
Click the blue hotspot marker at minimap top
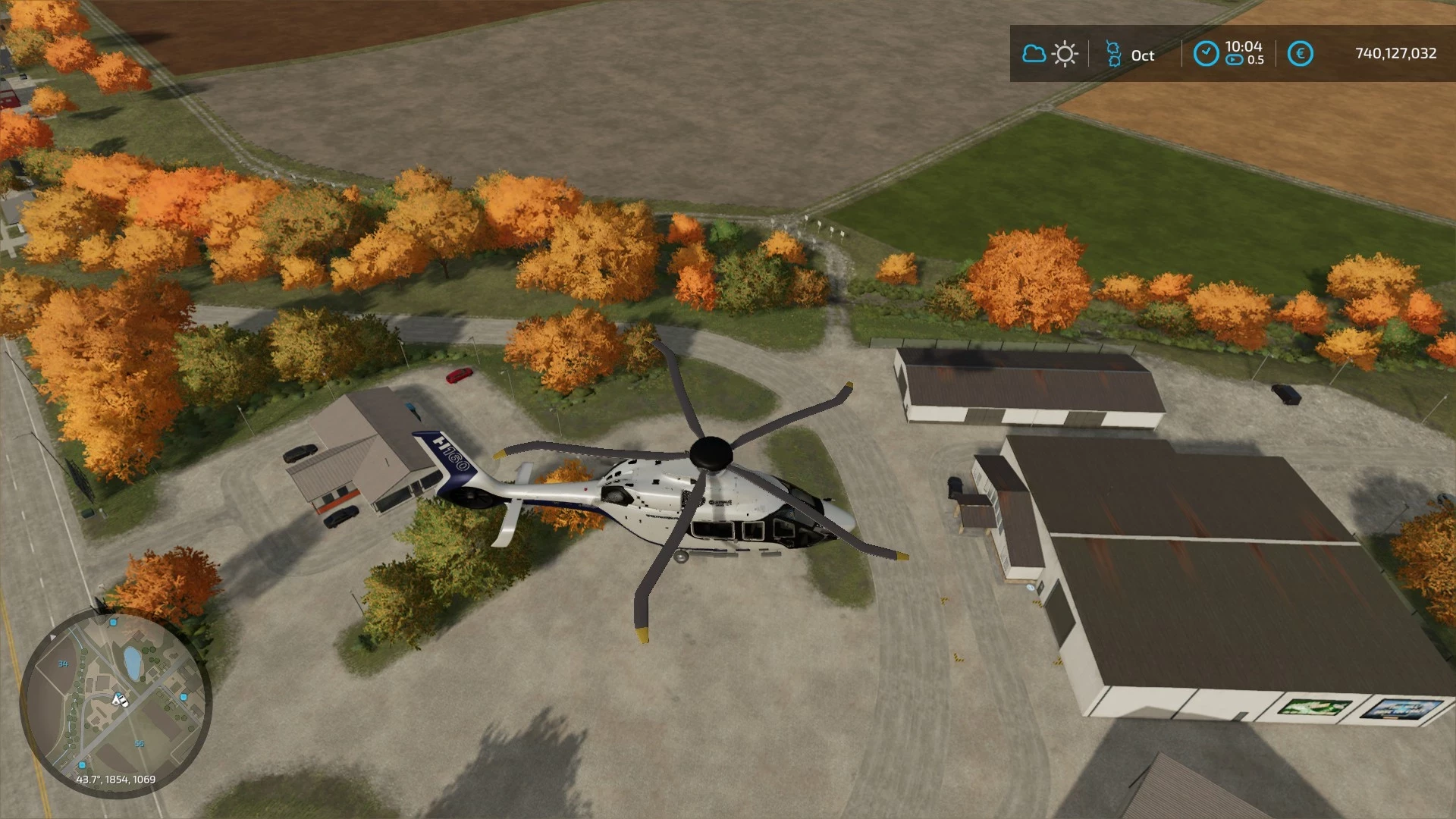click(x=112, y=623)
